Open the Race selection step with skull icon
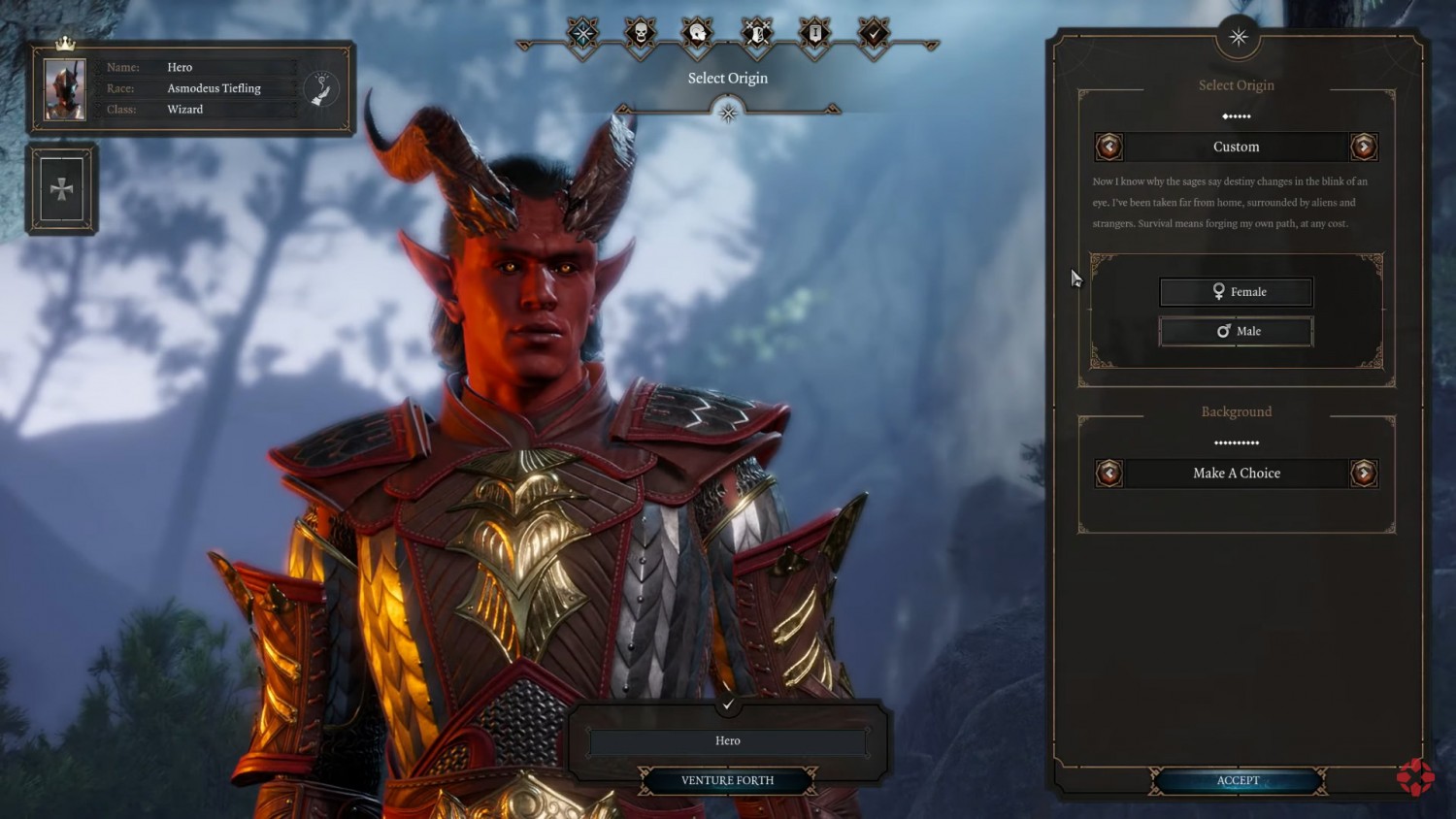 639,32
